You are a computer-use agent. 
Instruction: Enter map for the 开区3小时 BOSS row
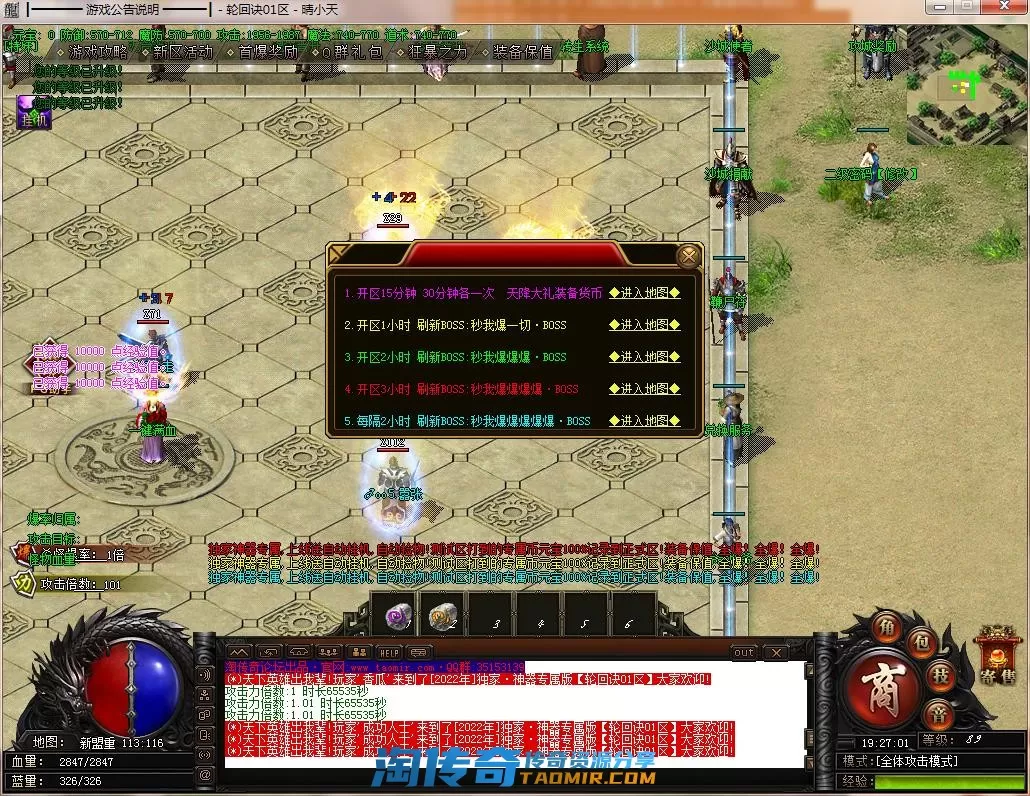644,389
